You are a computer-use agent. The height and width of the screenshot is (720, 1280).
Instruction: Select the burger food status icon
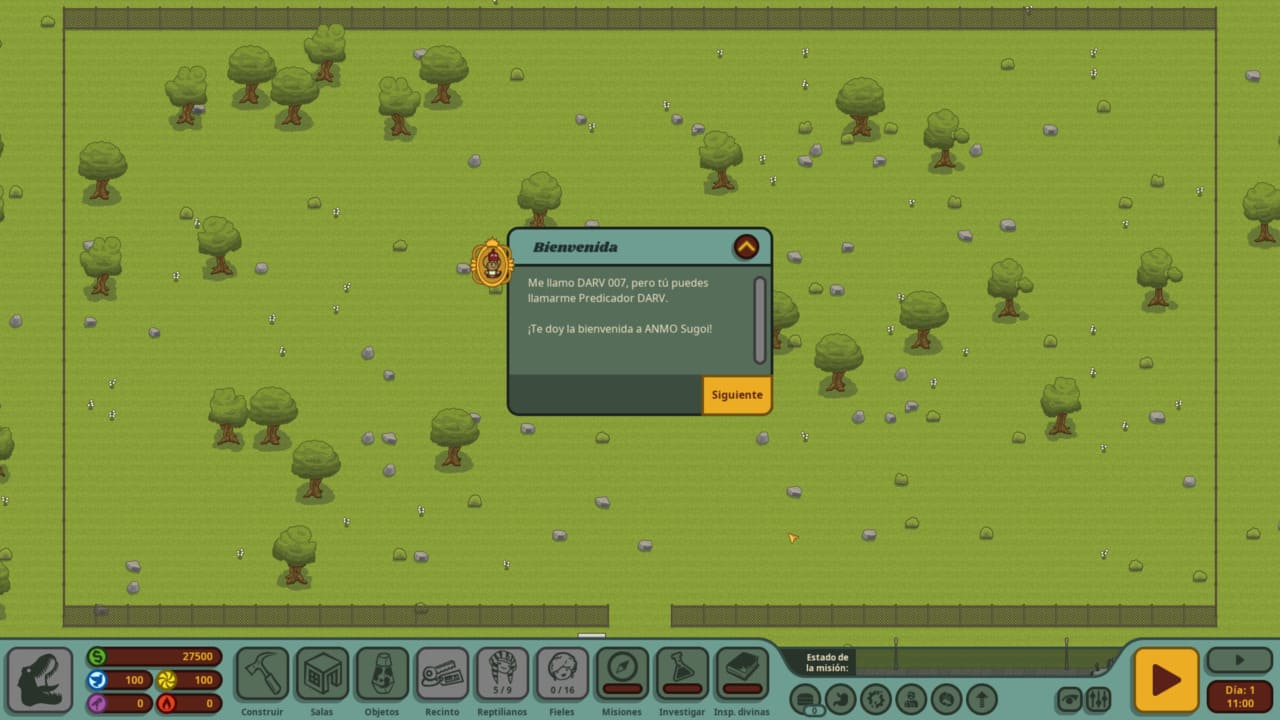pos(806,698)
